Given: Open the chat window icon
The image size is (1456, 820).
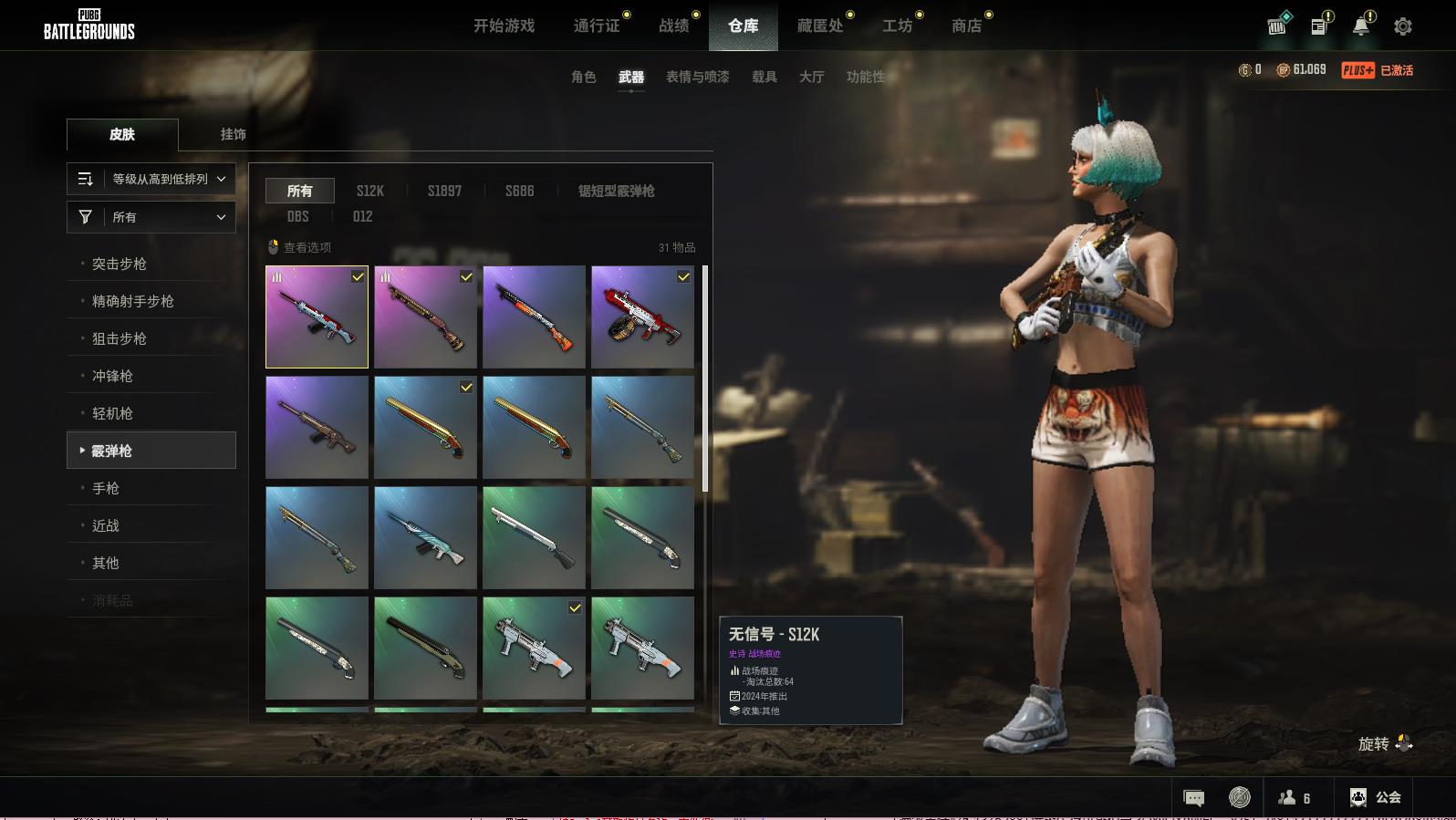Looking at the screenshot, I should [x=1193, y=798].
